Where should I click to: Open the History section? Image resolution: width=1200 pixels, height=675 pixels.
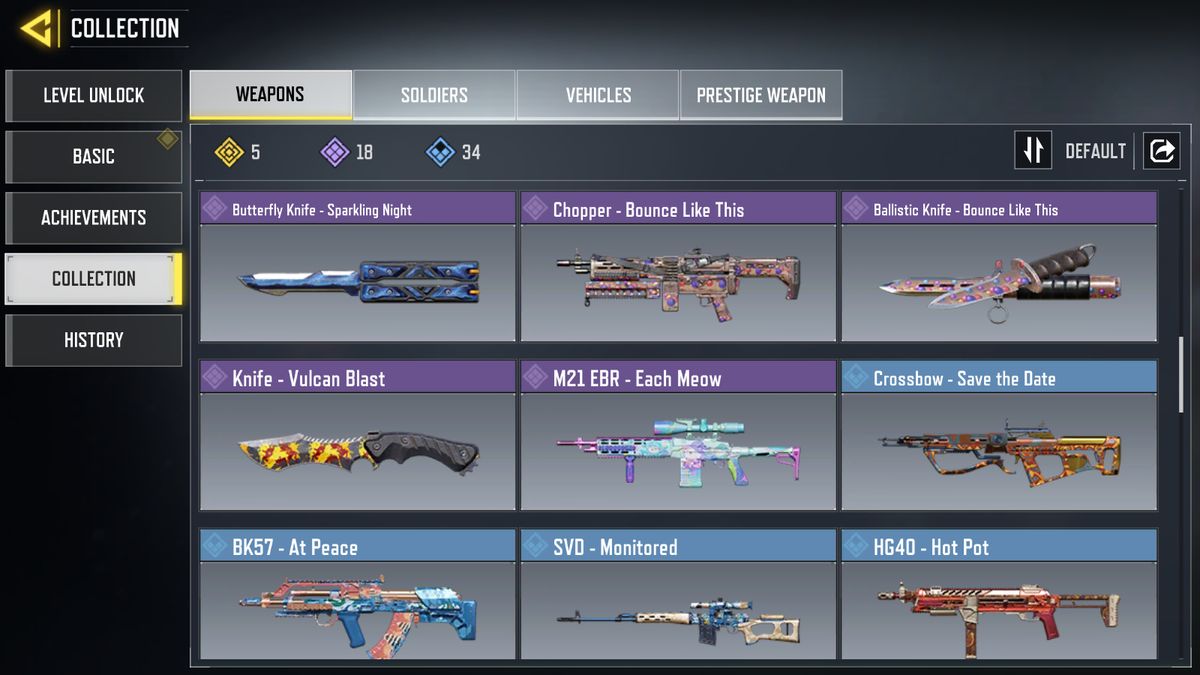point(94,340)
